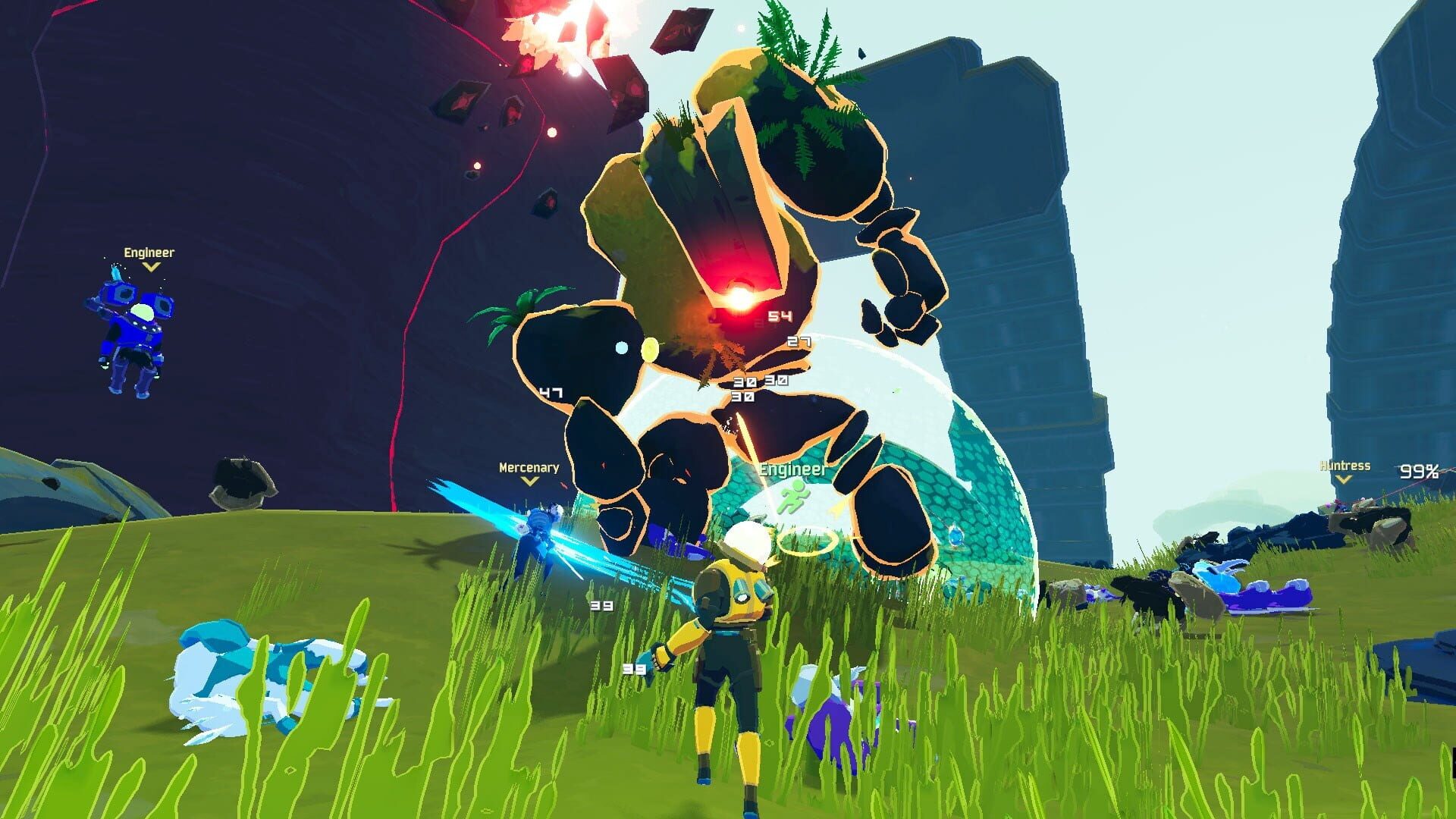The width and height of the screenshot is (1456, 819).
Task: Expand the chevron under the Engineer label
Action: click(x=153, y=267)
